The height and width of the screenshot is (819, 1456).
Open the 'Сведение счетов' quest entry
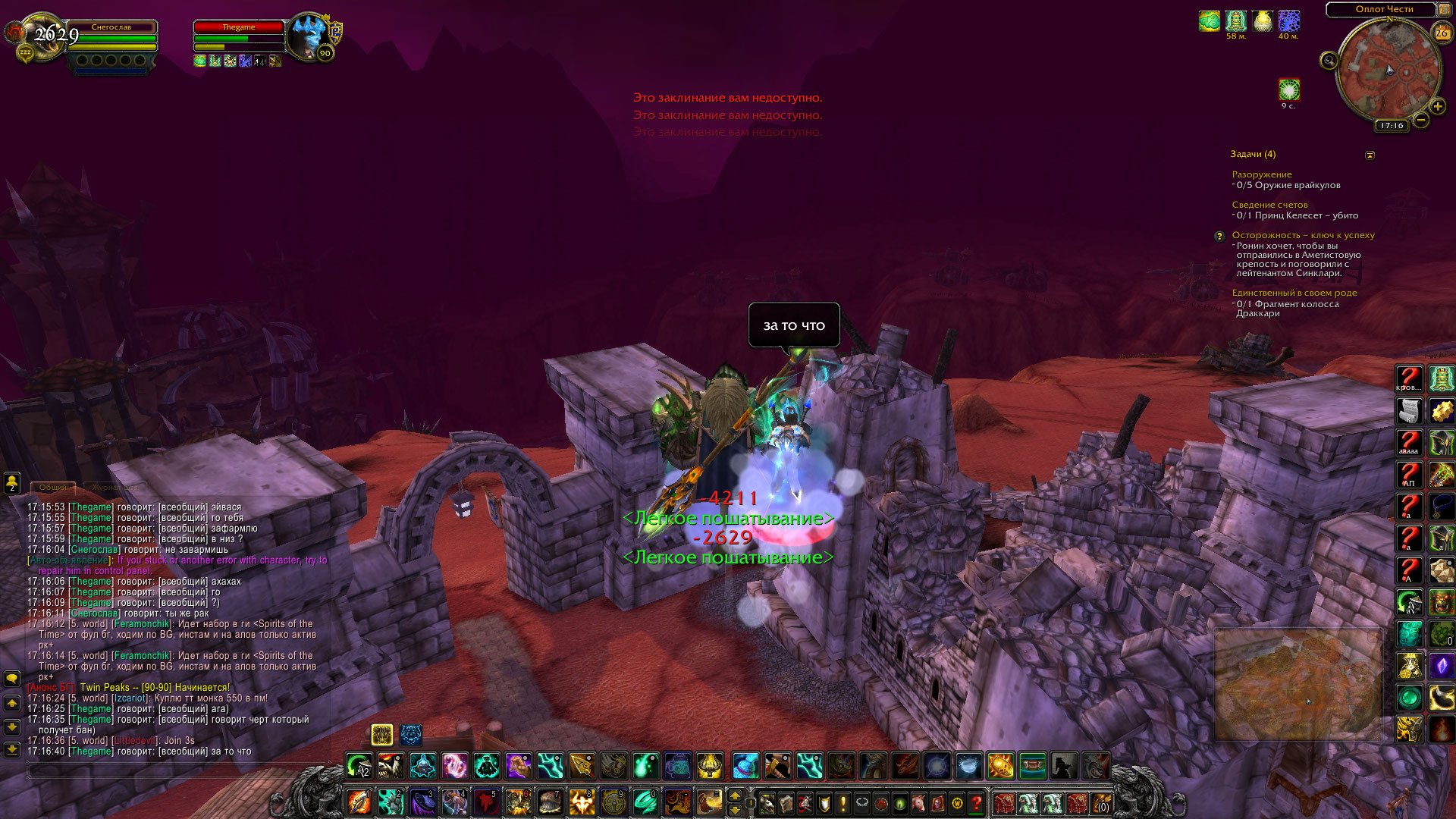point(1269,205)
